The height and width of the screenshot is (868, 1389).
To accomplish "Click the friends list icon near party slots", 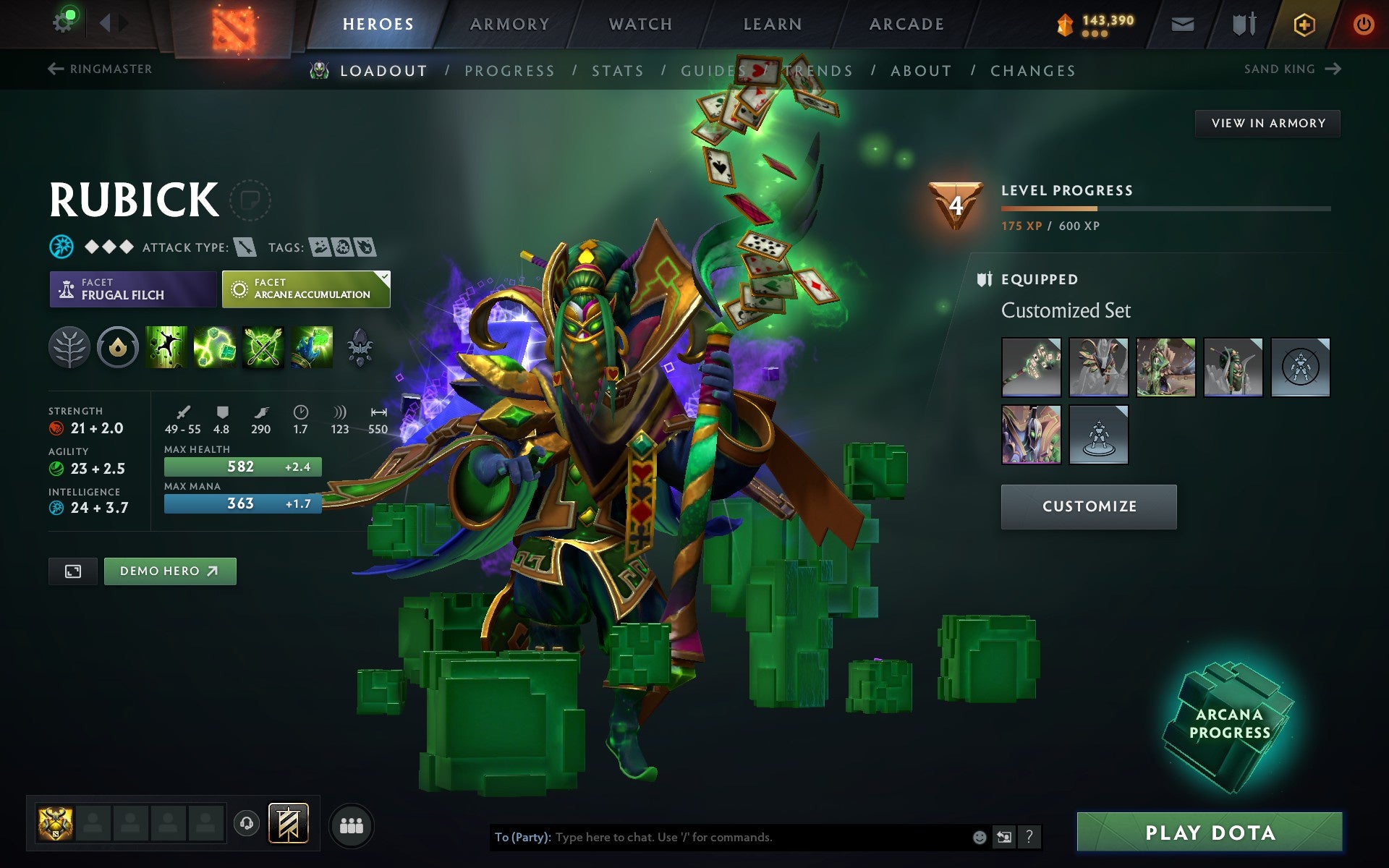I will point(352,823).
